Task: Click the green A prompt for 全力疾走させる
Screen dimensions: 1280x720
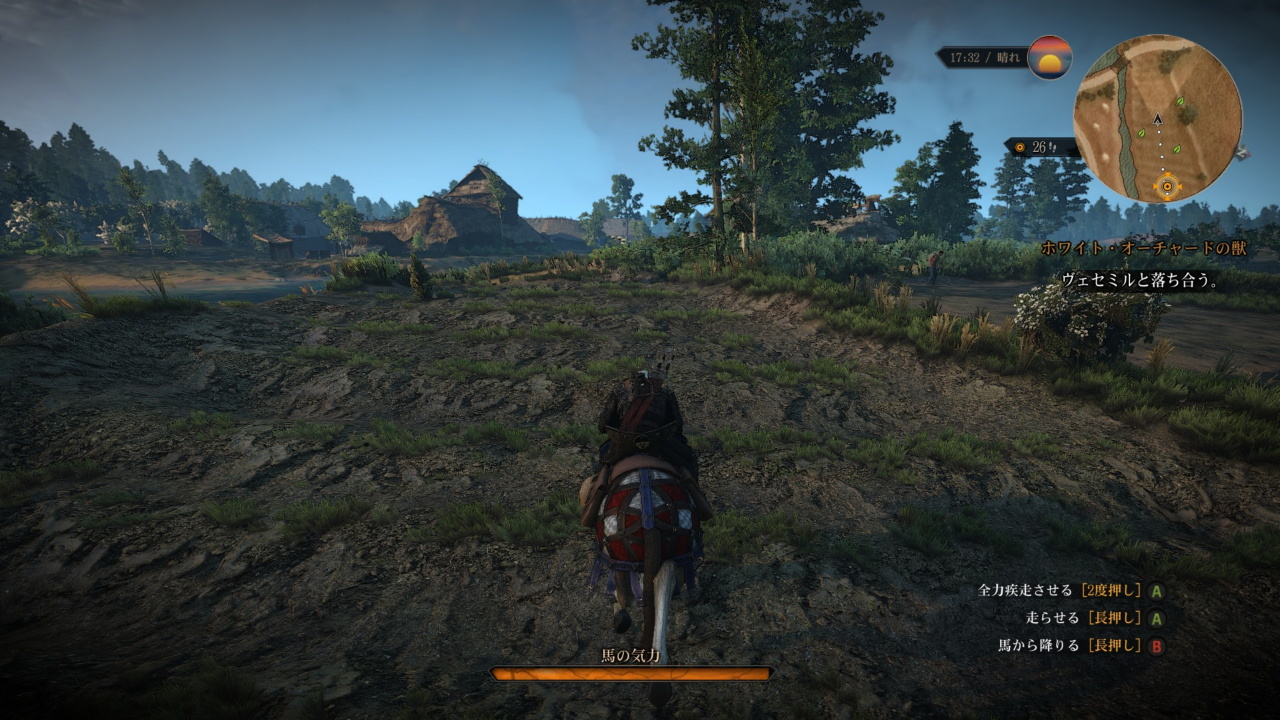Action: click(1158, 592)
